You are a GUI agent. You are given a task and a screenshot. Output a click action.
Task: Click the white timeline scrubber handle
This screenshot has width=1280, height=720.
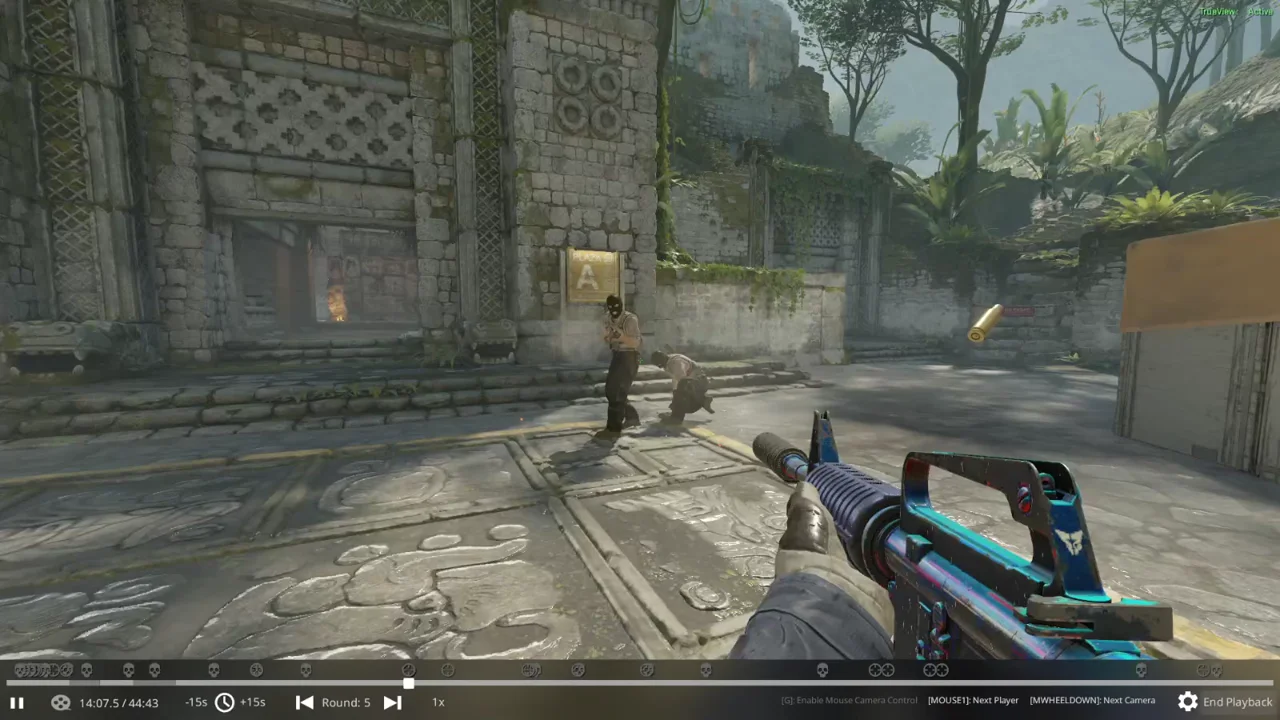pos(408,684)
